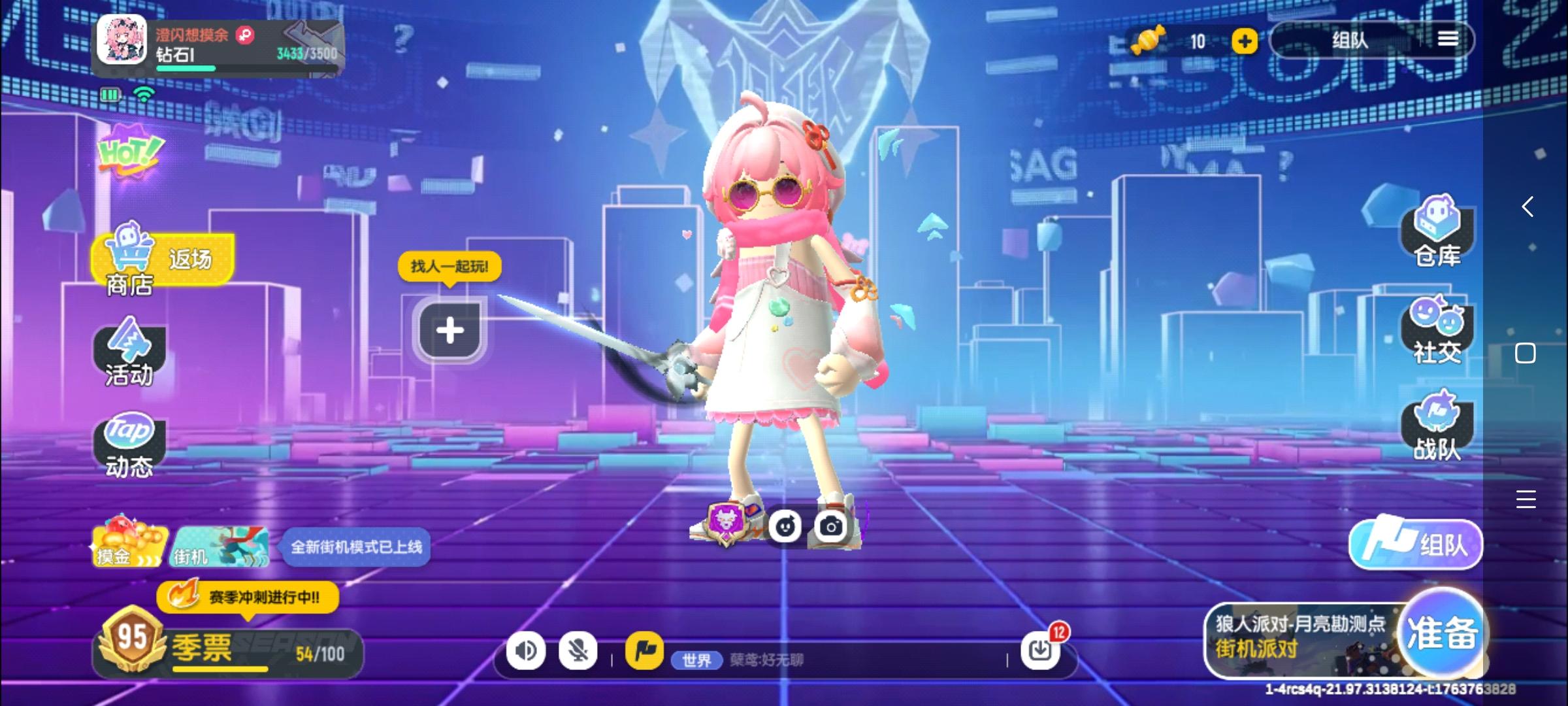Unmute the microphone
This screenshot has height=706, width=1568.
coord(578,650)
